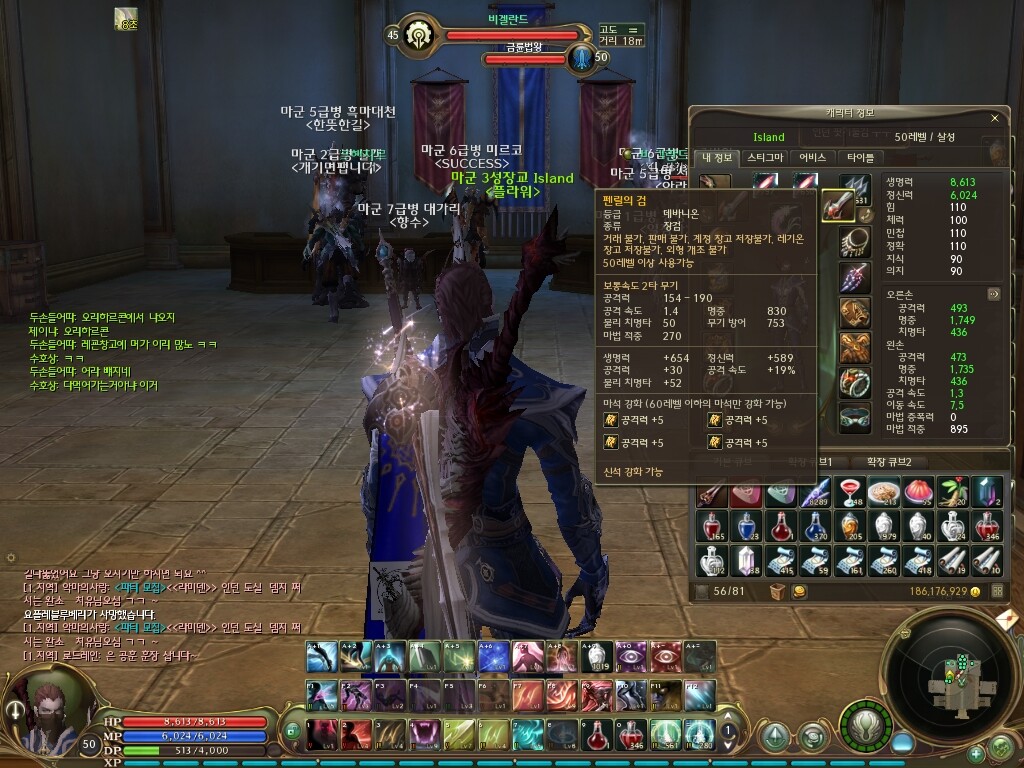Select the 타이틀 tab
Viewport: 1024px width, 768px height.
860,157
